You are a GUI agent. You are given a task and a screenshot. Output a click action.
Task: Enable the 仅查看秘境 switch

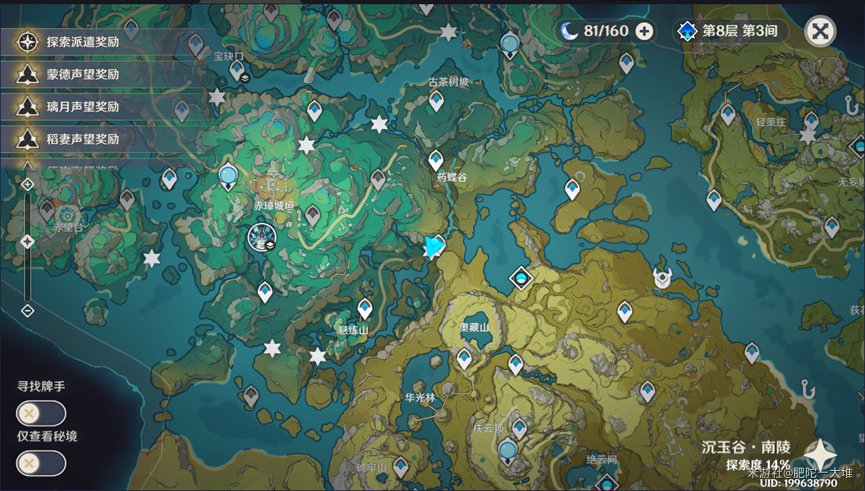[41, 463]
